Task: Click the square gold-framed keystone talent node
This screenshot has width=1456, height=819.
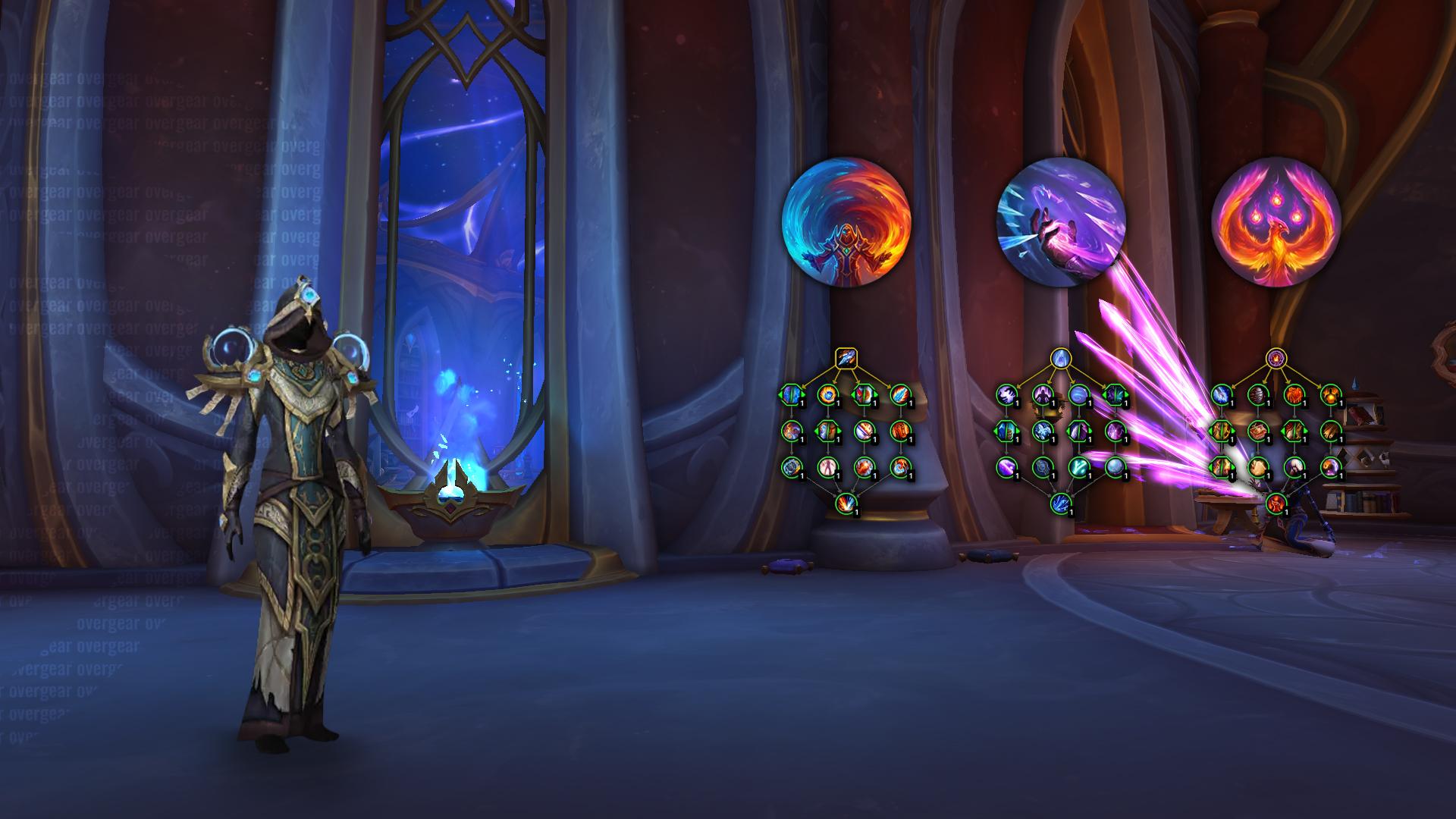Action: [x=846, y=357]
